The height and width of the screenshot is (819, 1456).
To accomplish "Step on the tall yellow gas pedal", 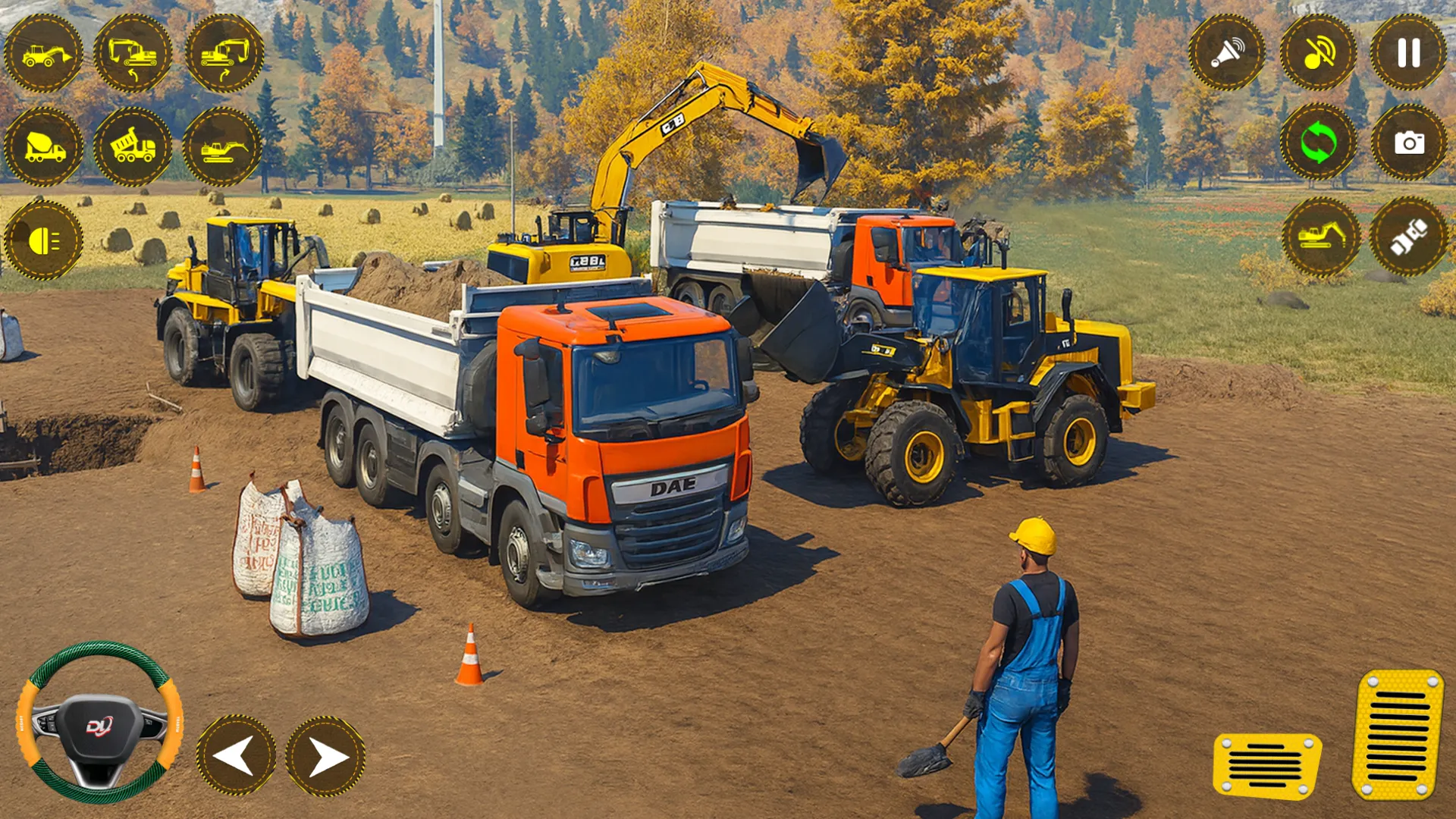I will click(1397, 734).
